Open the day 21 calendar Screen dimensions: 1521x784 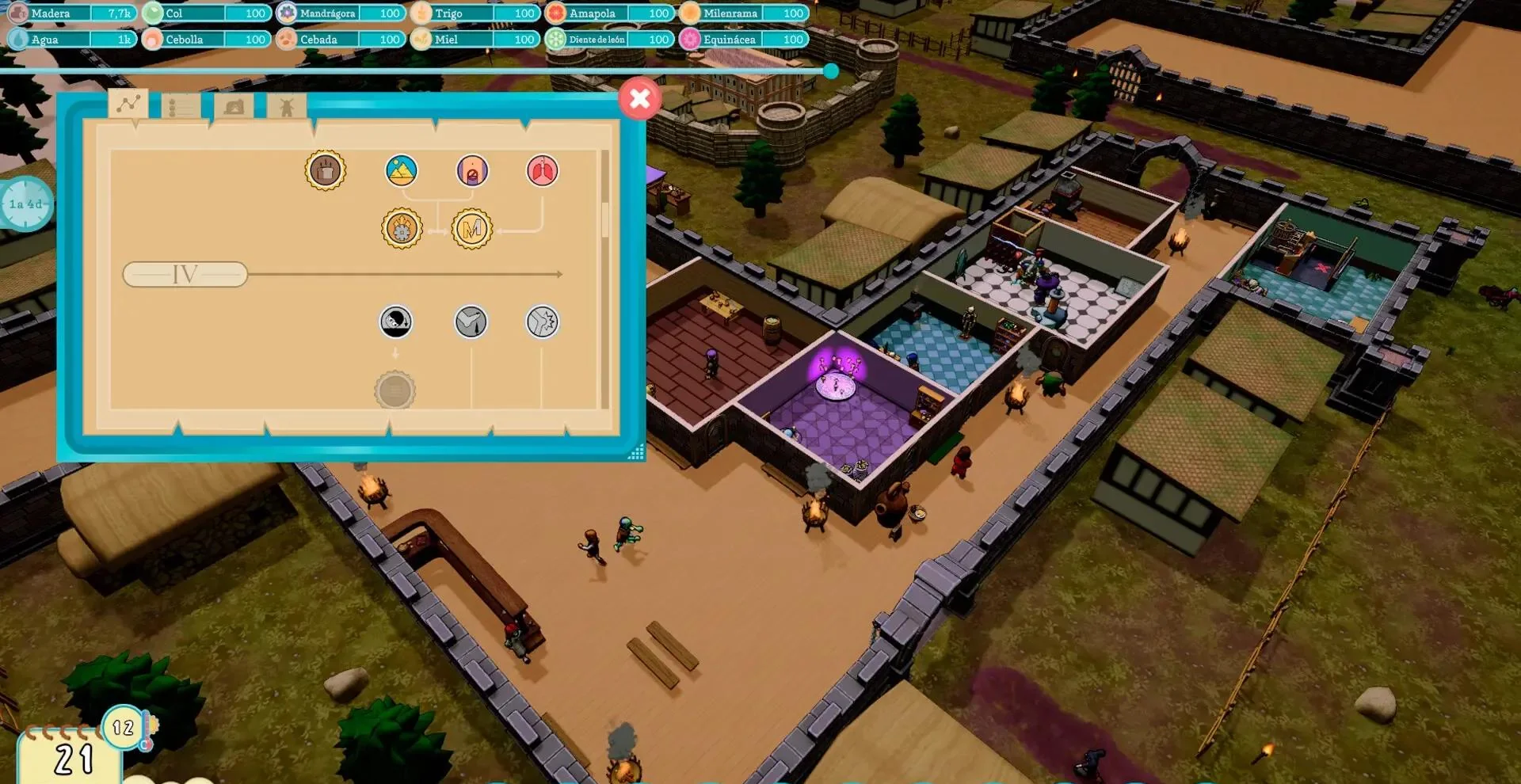(72, 758)
